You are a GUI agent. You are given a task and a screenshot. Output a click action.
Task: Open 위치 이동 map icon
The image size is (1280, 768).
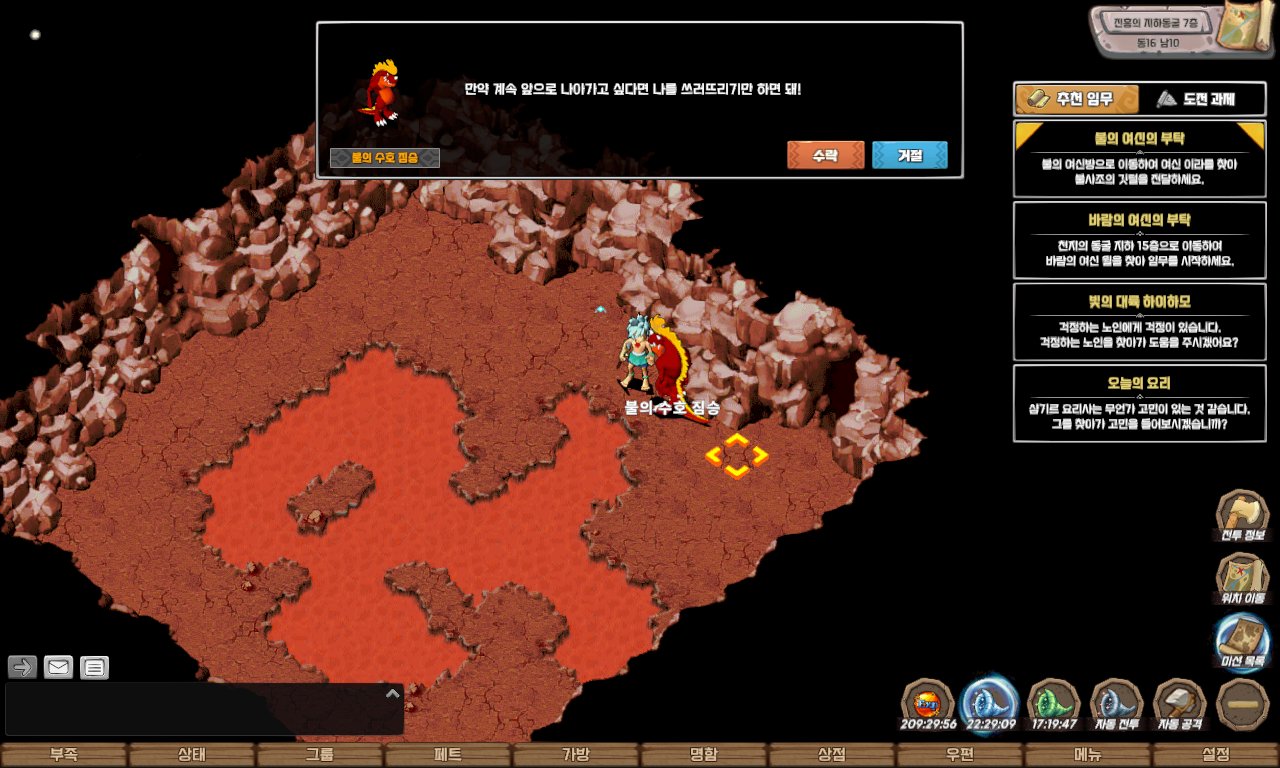(1242, 579)
